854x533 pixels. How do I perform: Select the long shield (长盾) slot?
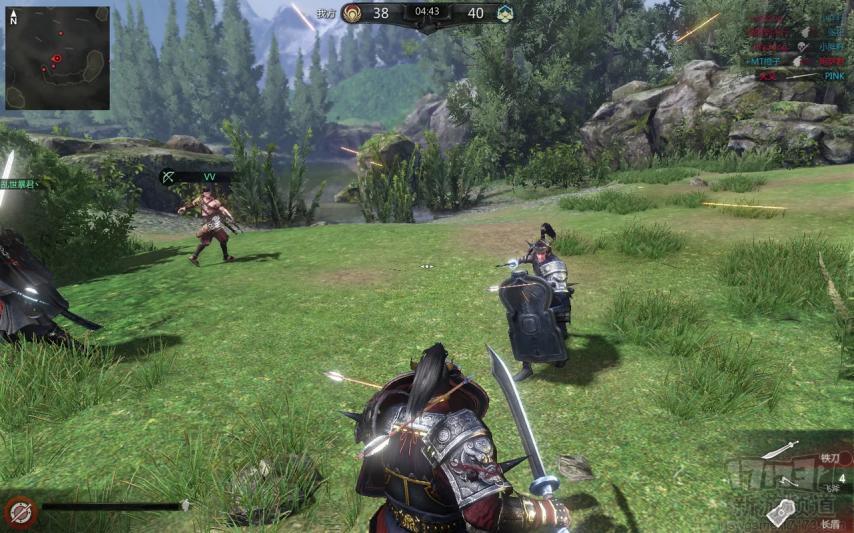tap(781, 511)
